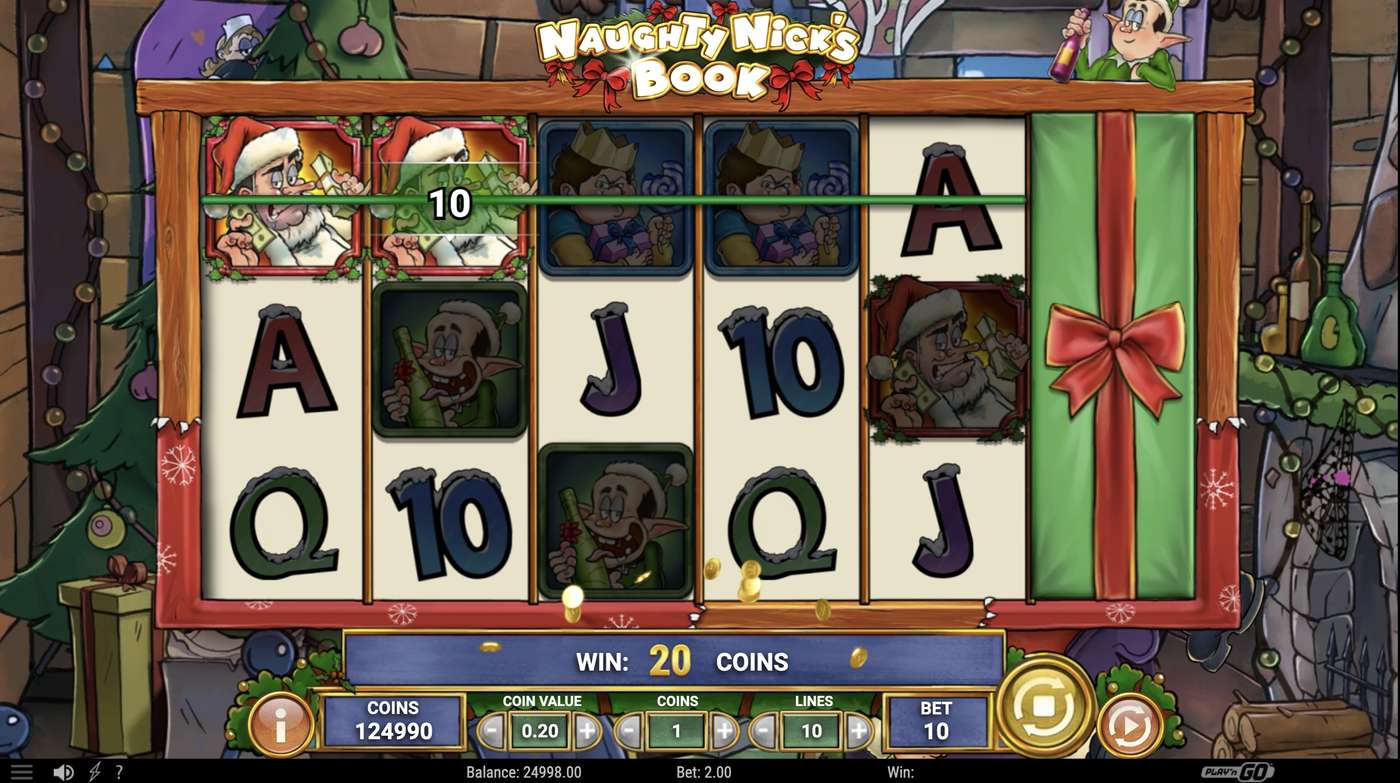Click the COIN VALUE 0.20 field
This screenshot has width=1400, height=783.
540,730
